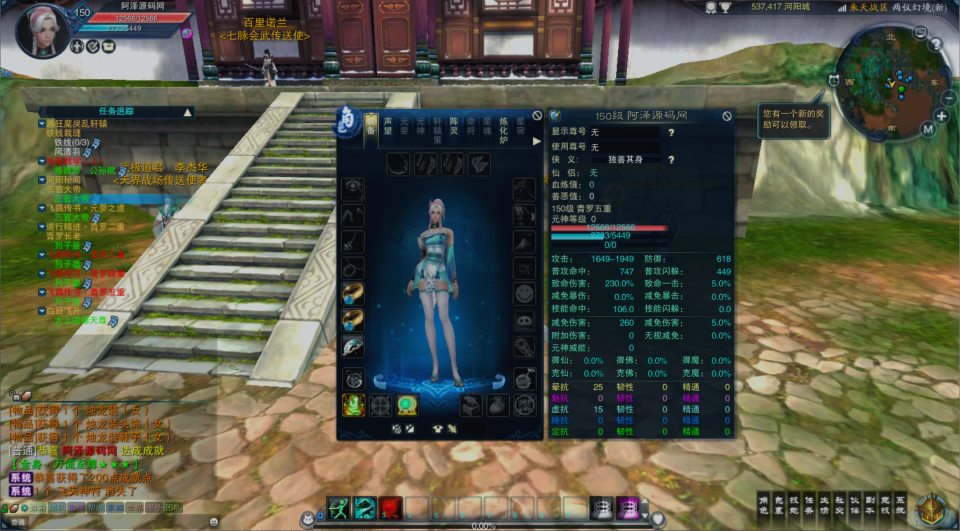Switch to the 声望 reputation tab
This screenshot has width=960, height=531.
pos(389,127)
